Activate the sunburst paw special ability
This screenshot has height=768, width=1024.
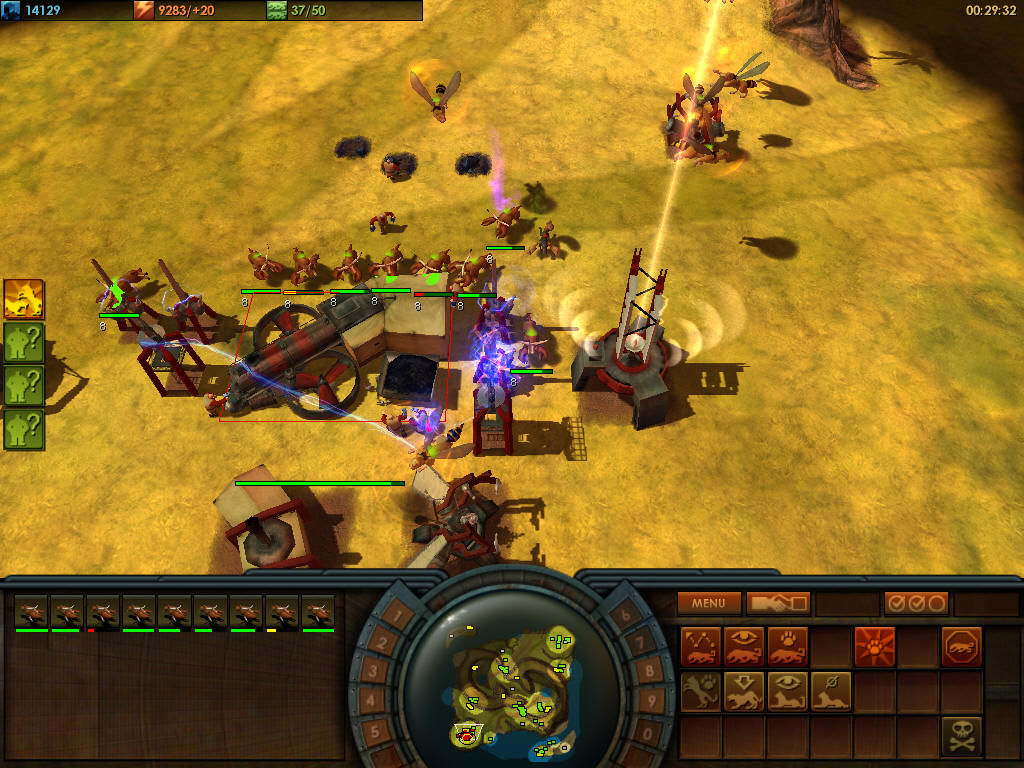(x=874, y=647)
